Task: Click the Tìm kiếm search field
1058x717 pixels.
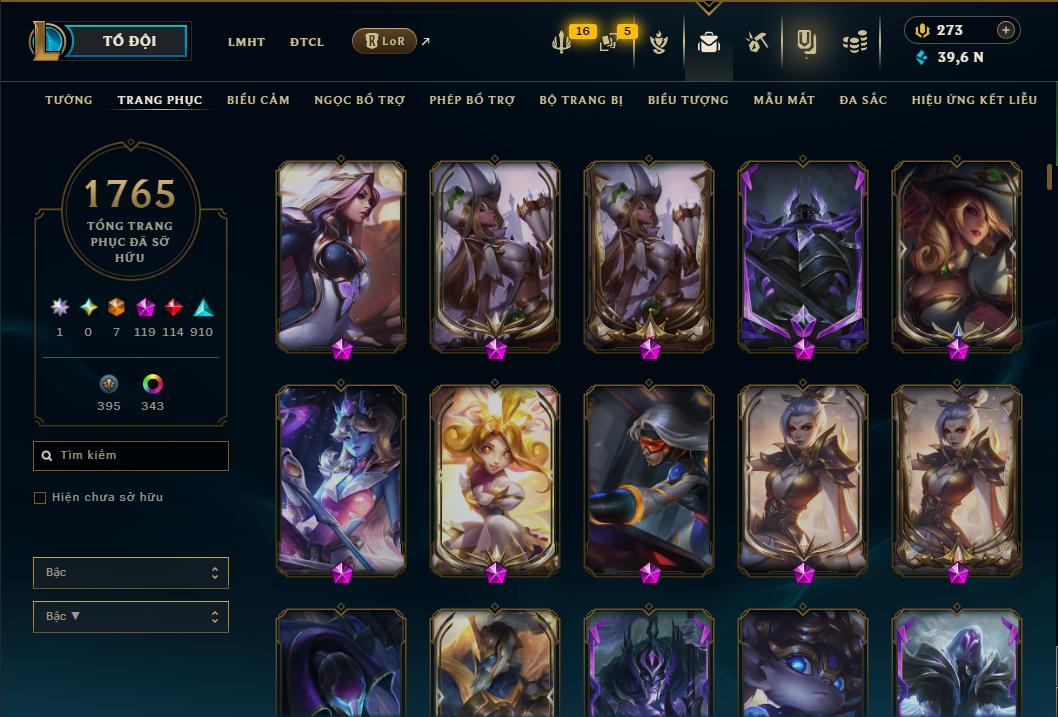Action: (131, 456)
